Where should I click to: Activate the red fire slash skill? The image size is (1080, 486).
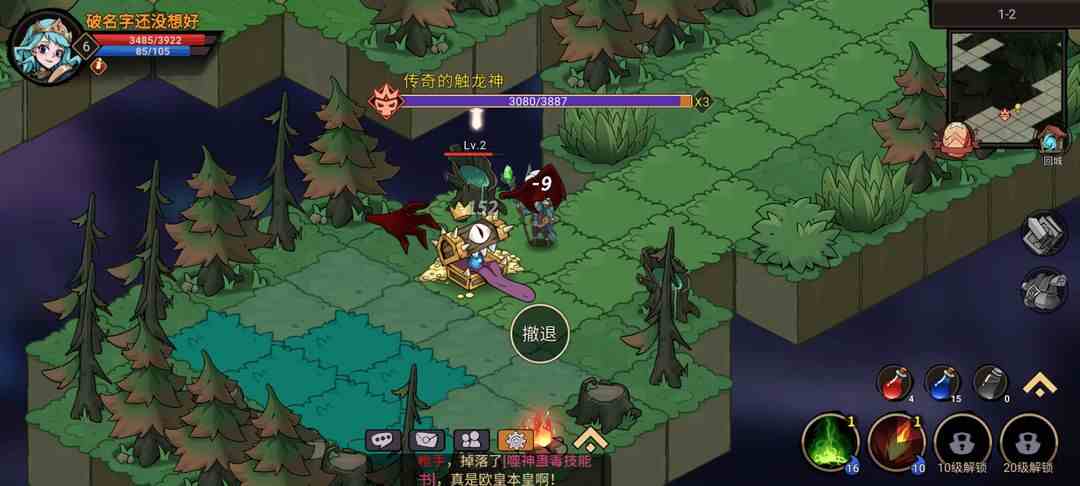[896, 442]
